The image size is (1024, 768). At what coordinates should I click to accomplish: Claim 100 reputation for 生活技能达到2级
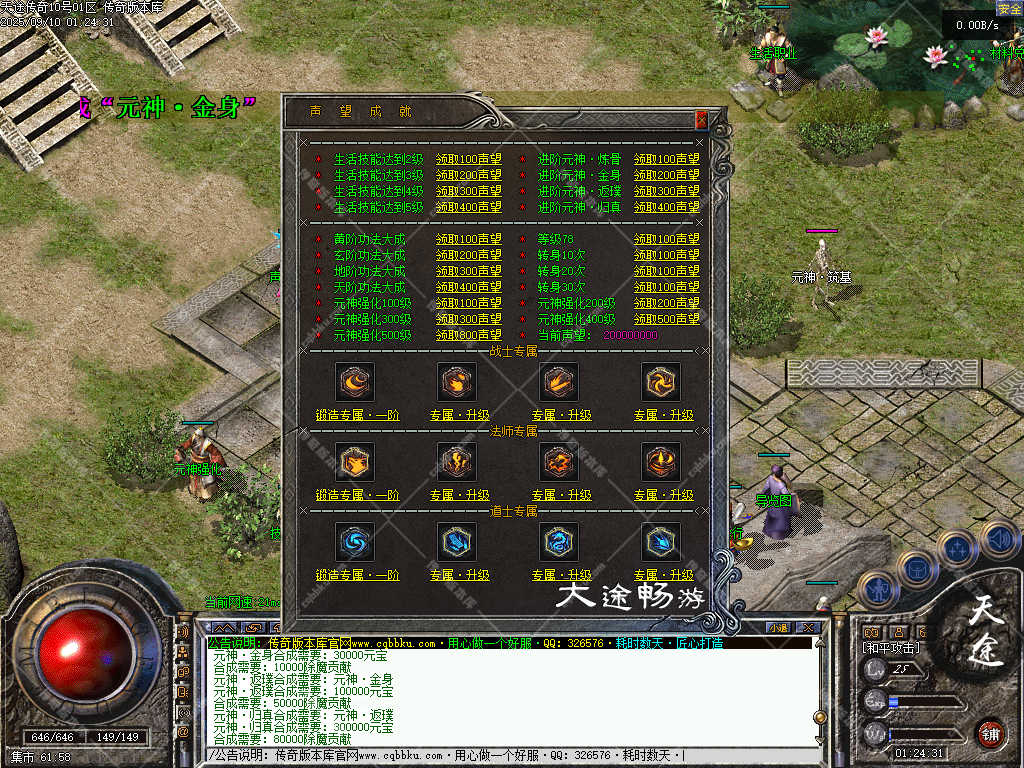468,159
